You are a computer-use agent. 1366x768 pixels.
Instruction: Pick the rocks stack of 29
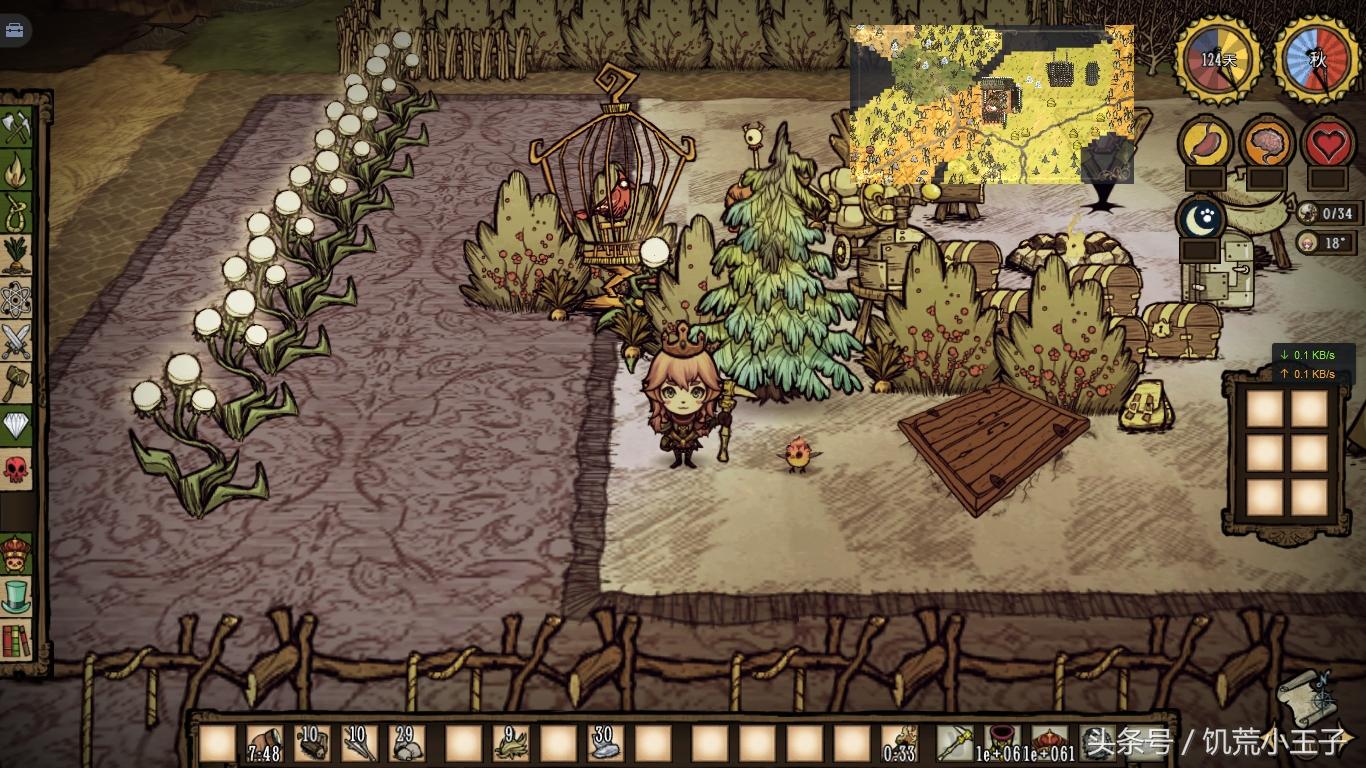(x=406, y=743)
